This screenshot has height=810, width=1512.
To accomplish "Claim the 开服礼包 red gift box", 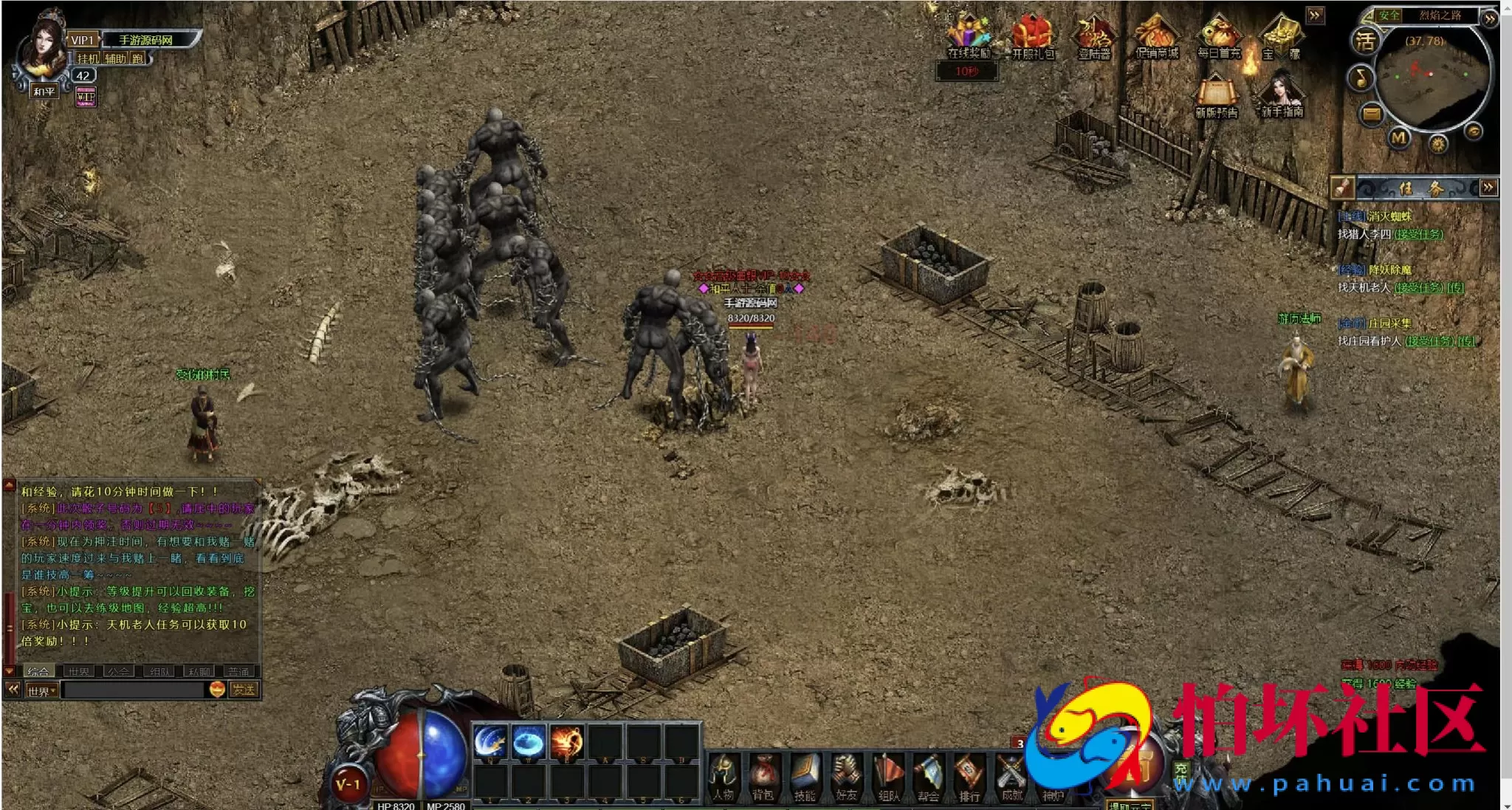I will [1032, 35].
